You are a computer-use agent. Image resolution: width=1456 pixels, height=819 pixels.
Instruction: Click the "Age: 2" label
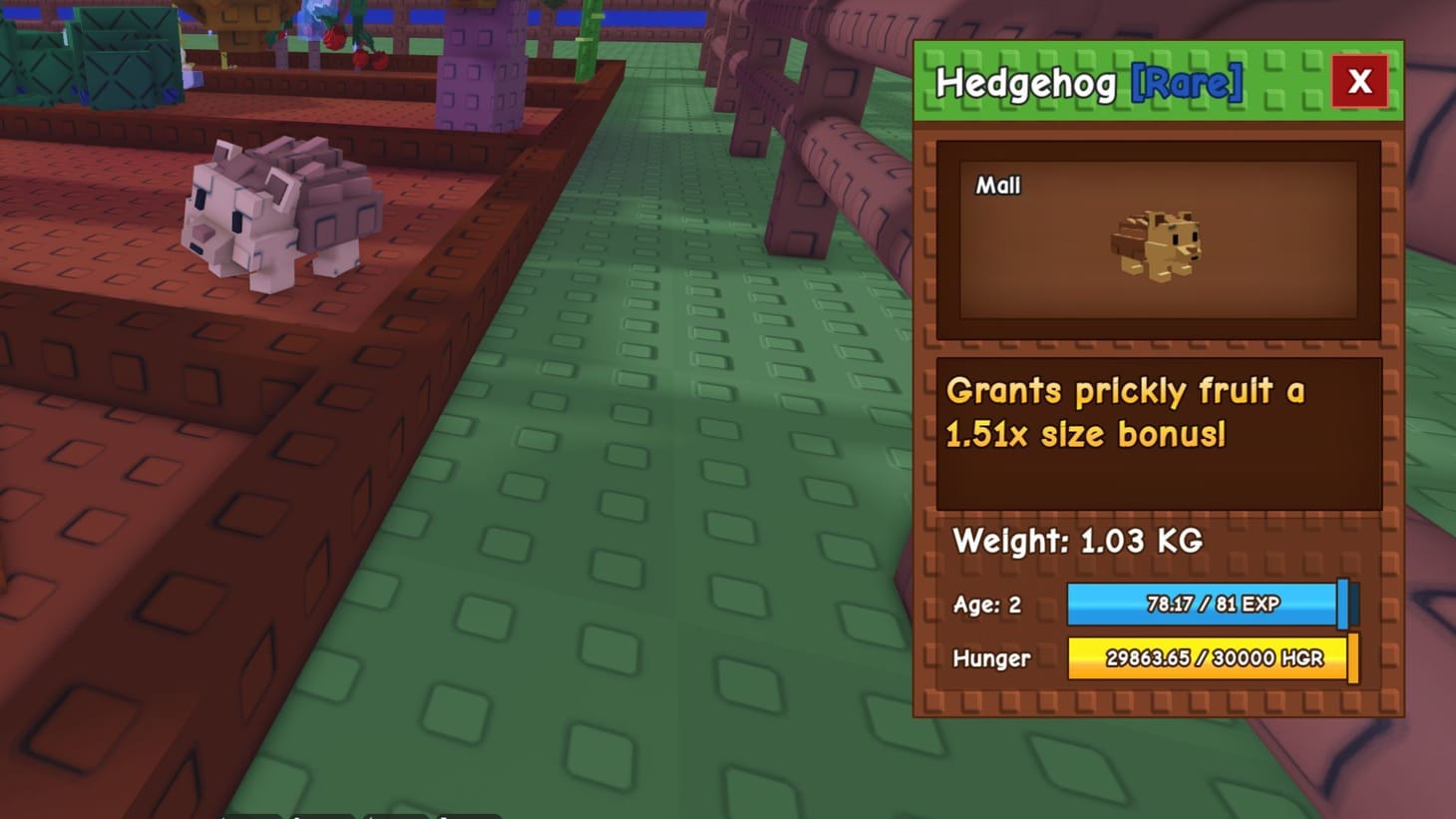pyautogui.click(x=987, y=604)
